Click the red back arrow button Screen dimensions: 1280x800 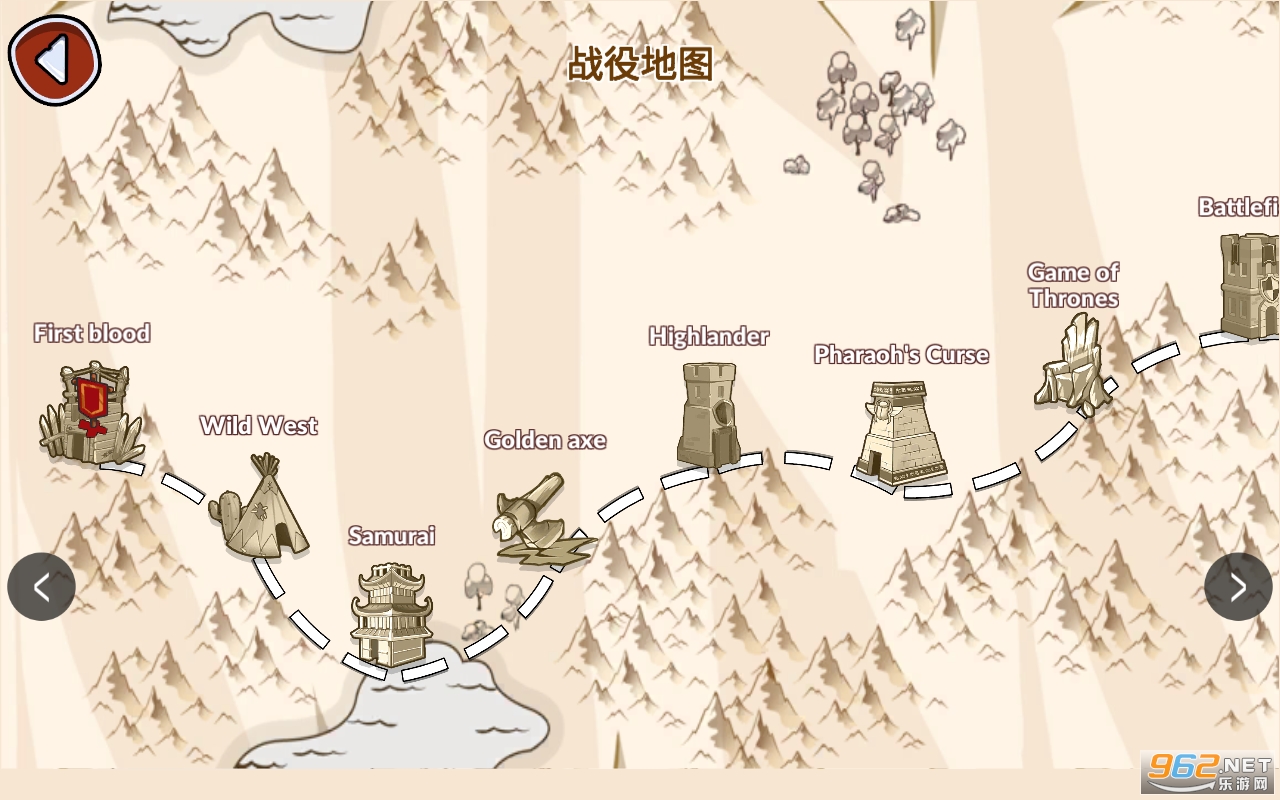click(54, 59)
